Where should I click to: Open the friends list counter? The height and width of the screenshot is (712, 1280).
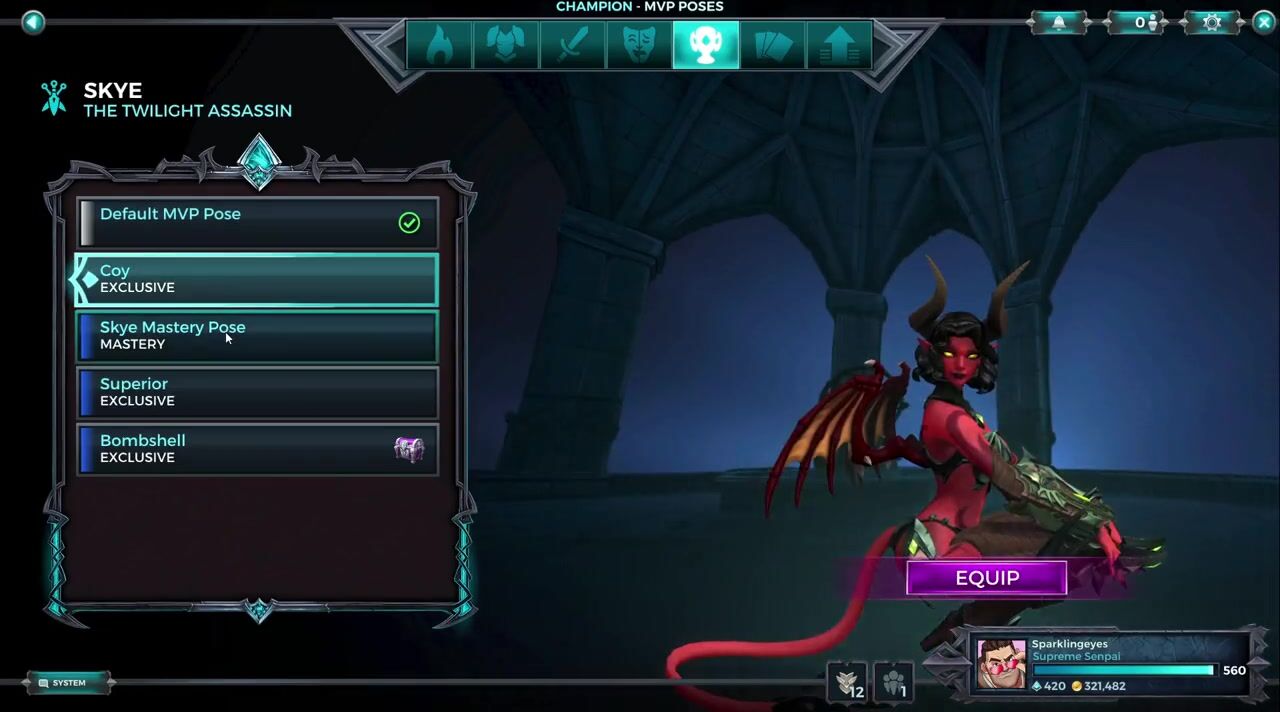click(1135, 22)
